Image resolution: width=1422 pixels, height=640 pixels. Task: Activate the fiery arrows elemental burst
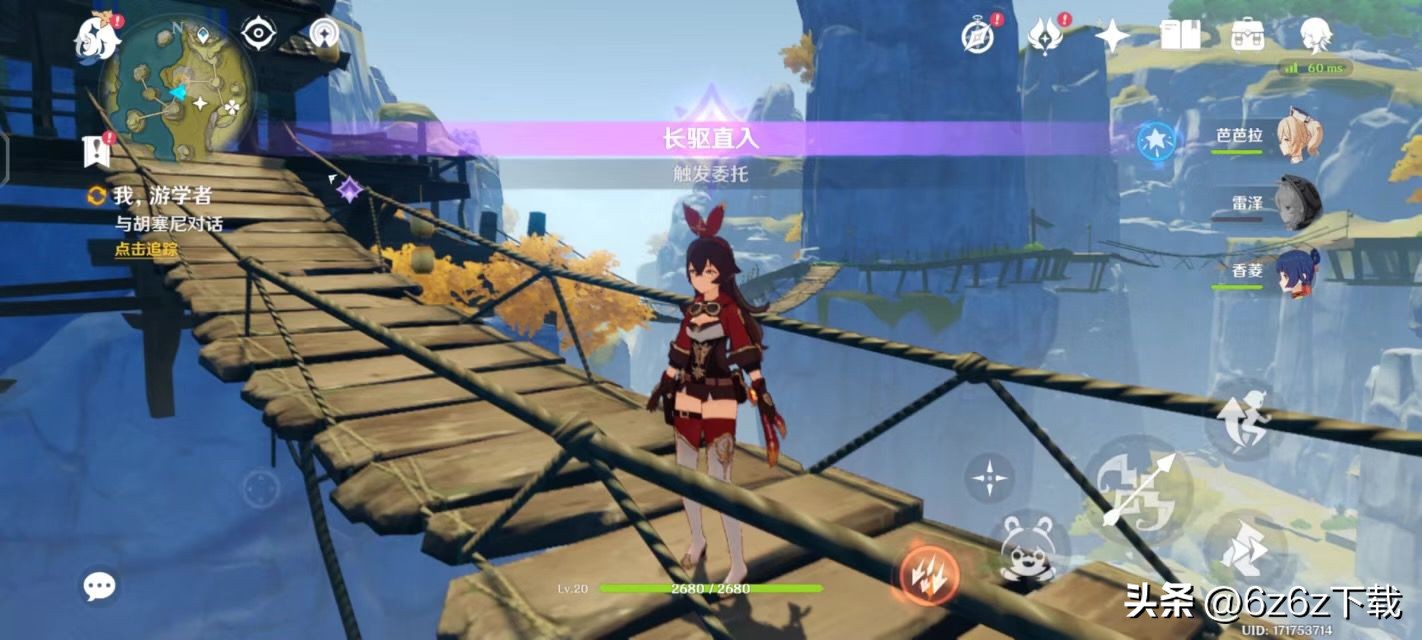(x=929, y=573)
